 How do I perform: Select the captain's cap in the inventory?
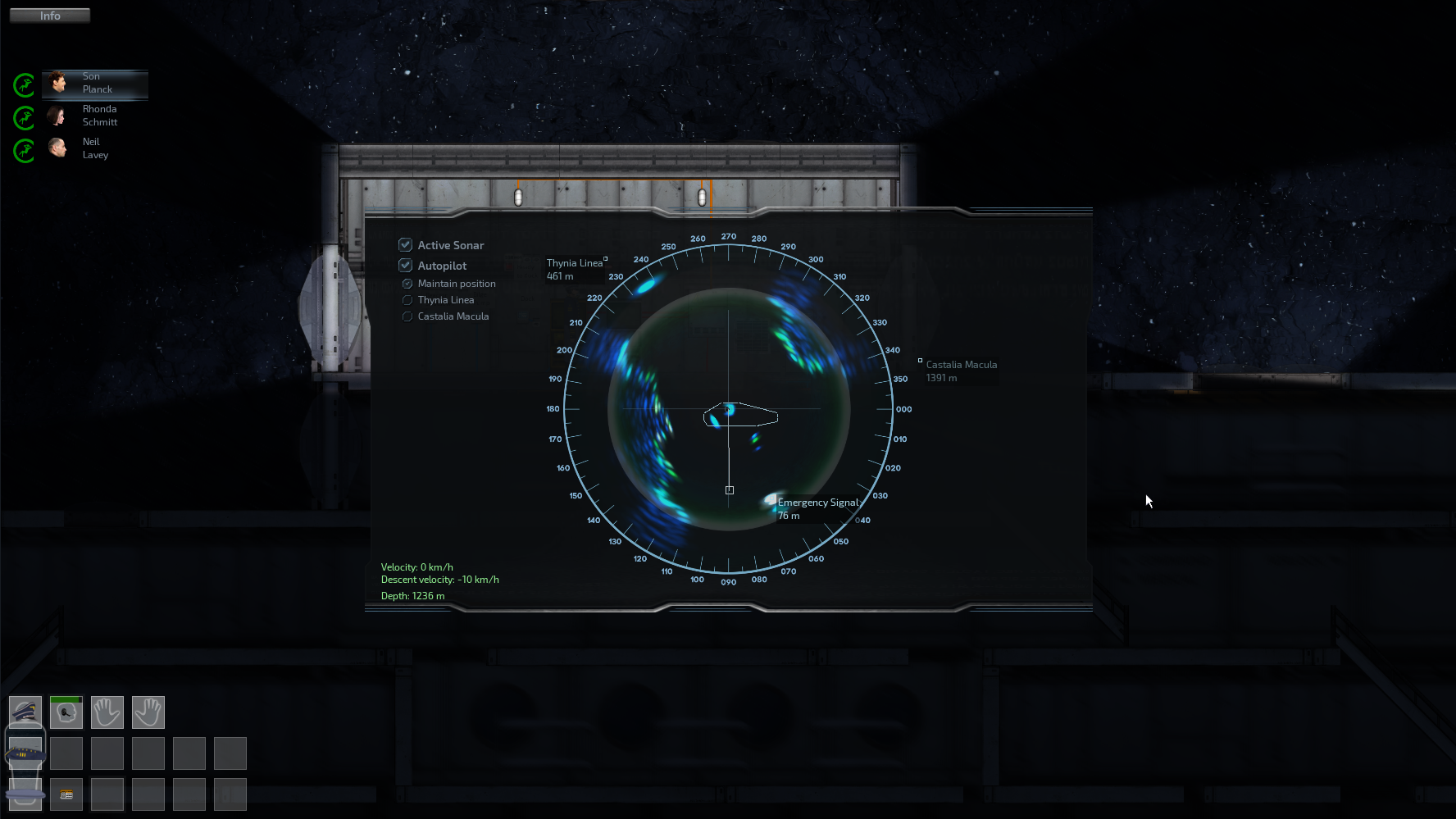point(25,712)
